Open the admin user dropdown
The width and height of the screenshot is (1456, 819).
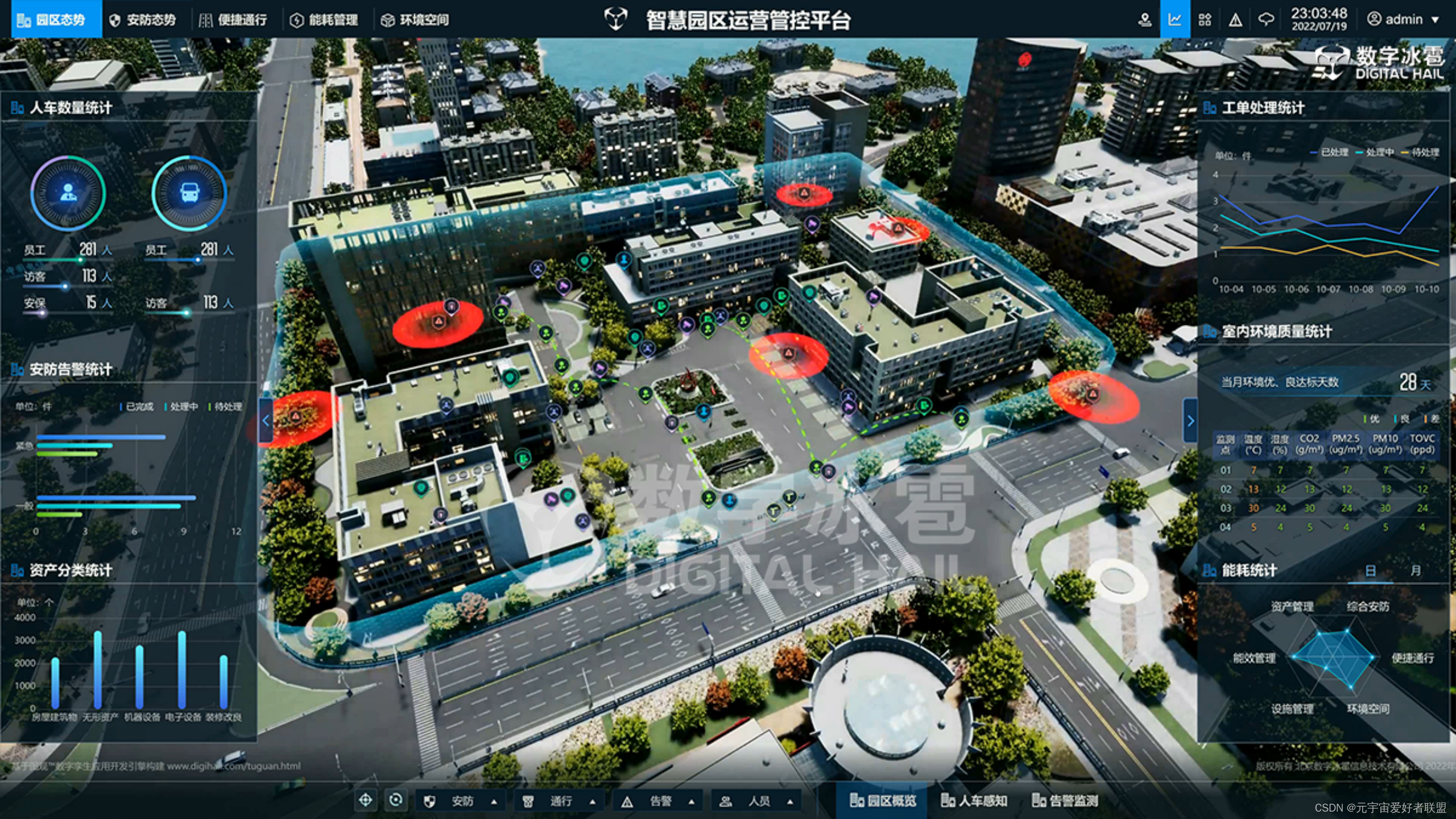coord(1403,19)
